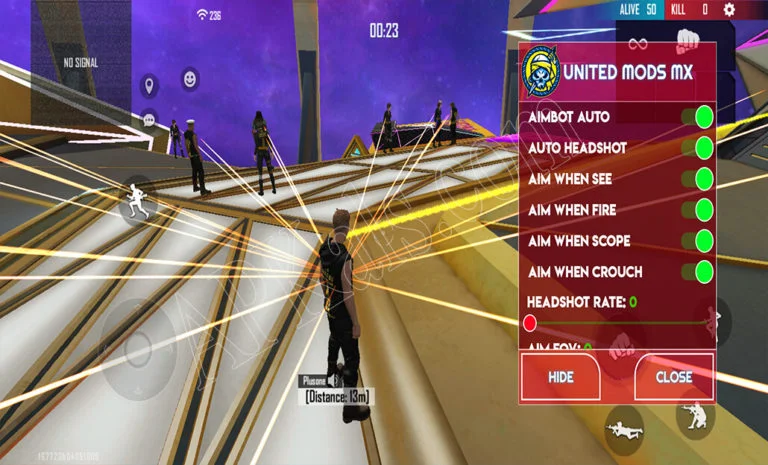768x465 pixels.
Task: Open settings with the gear icon
Action: coord(729,9)
